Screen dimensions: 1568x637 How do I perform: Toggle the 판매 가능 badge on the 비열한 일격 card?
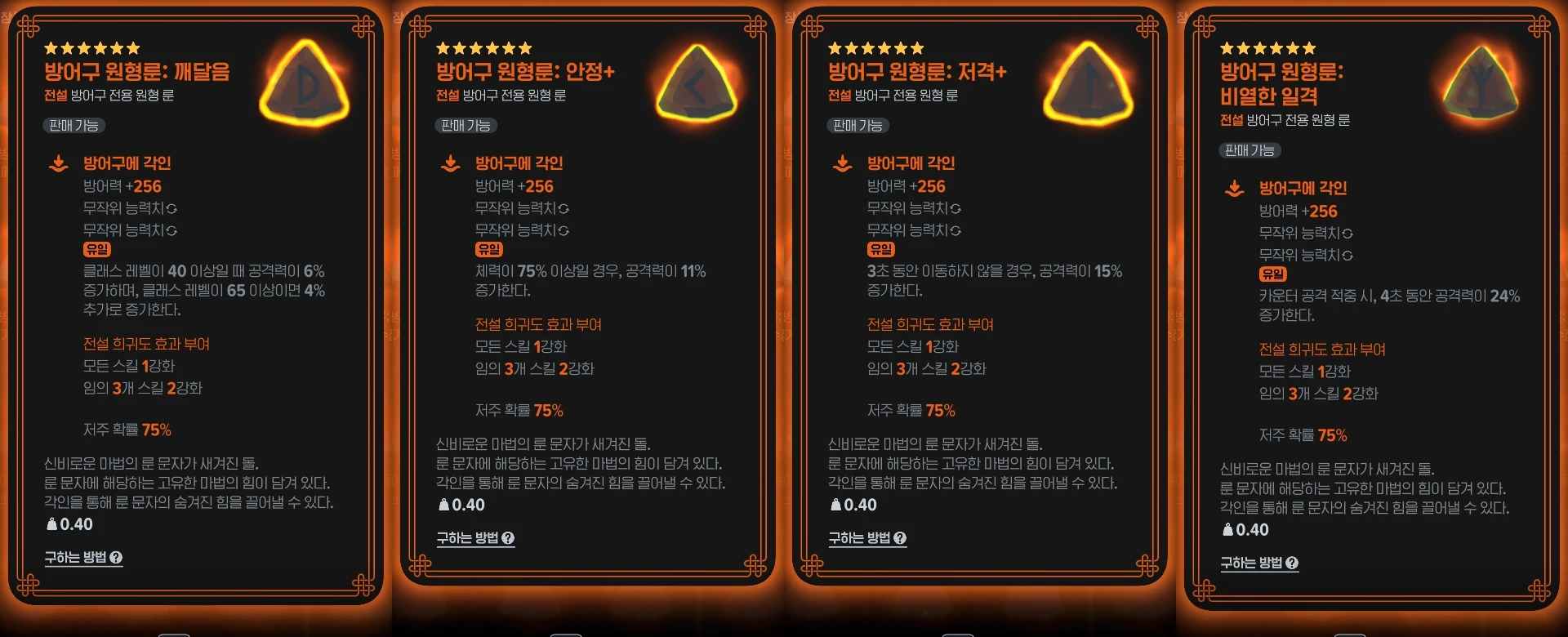coord(1249,150)
